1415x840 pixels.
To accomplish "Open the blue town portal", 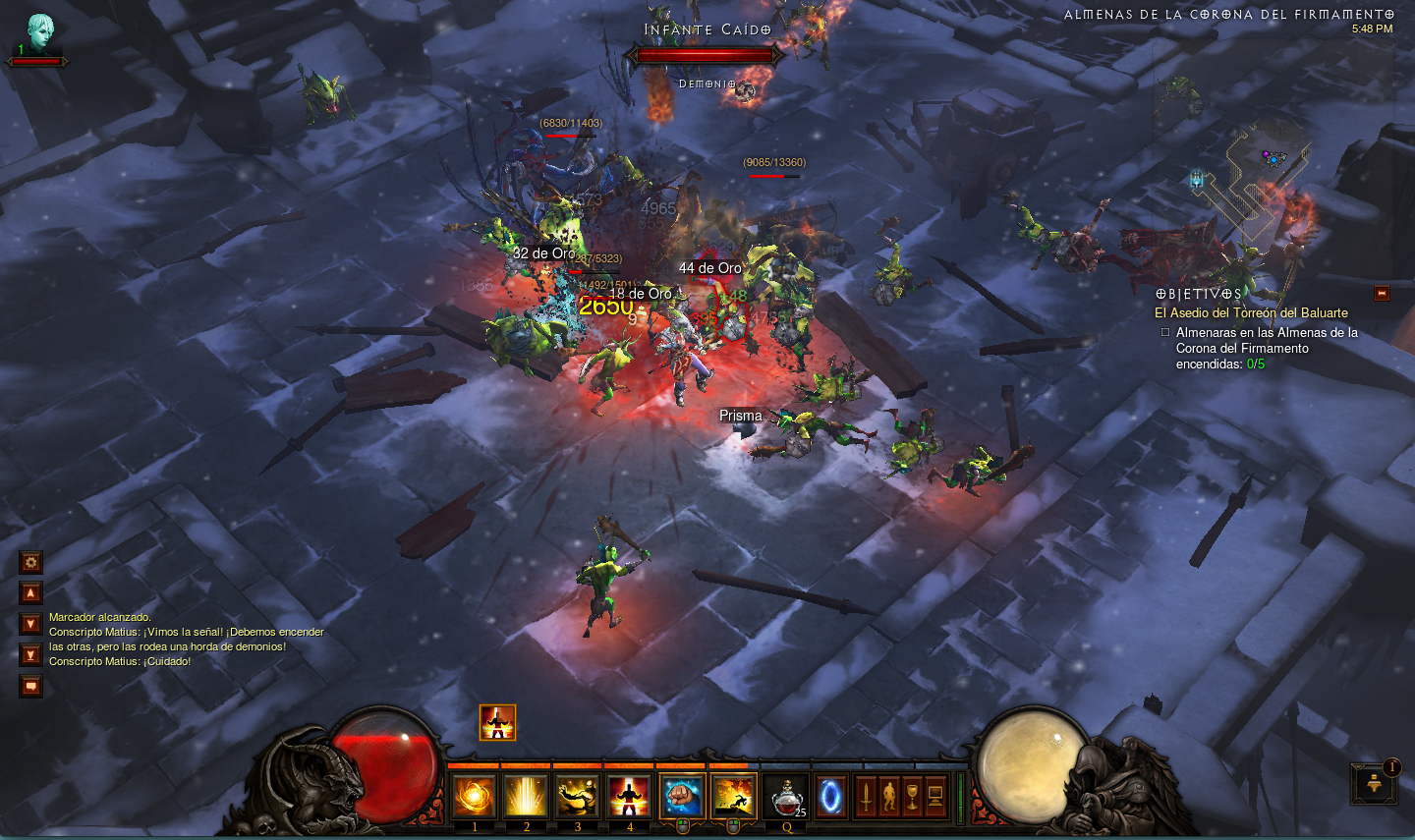I will tap(830, 797).
